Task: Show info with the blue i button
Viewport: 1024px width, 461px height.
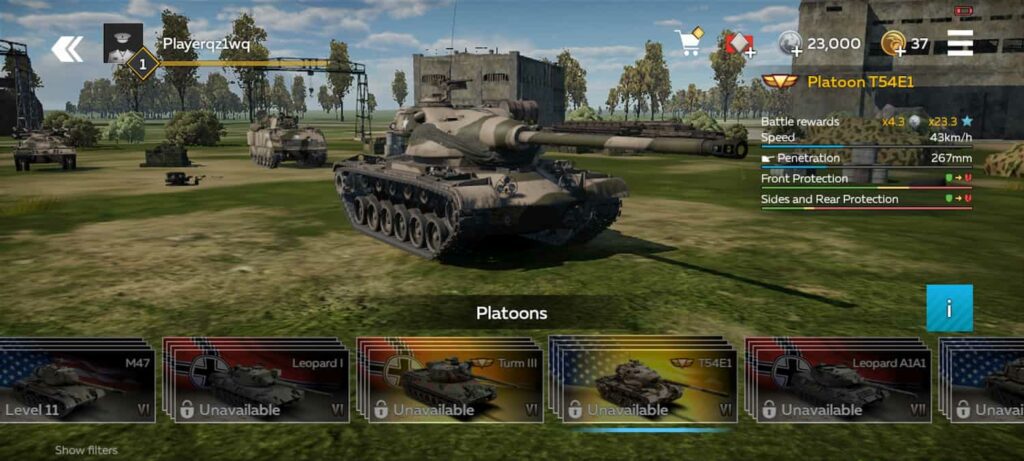Action: coord(949,308)
